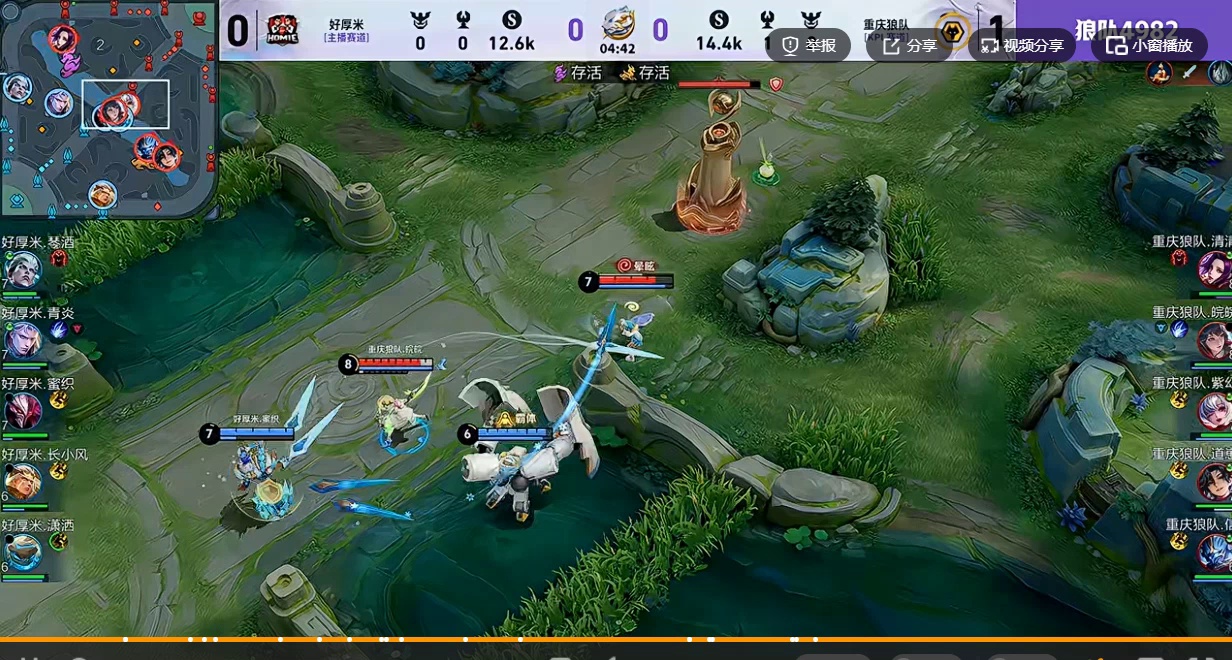Viewport: 1232px width, 660px height.
Task: Select player 好厚米.琴酒 portrait
Action: coord(22,268)
